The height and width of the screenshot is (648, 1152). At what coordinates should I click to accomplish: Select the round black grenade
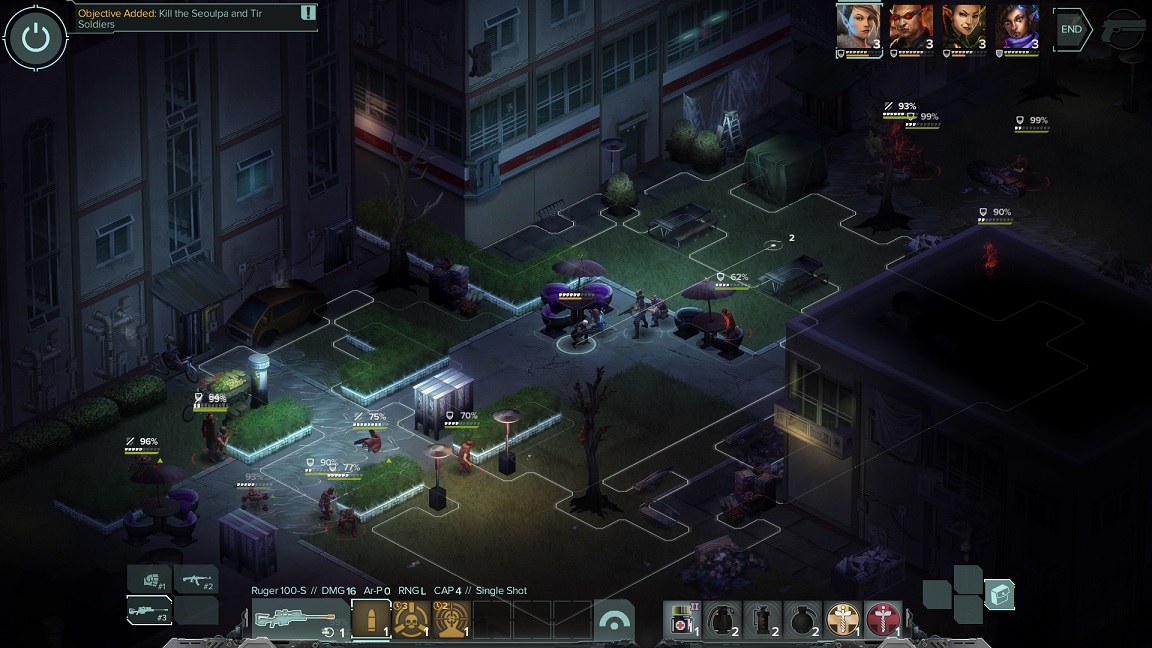point(802,620)
